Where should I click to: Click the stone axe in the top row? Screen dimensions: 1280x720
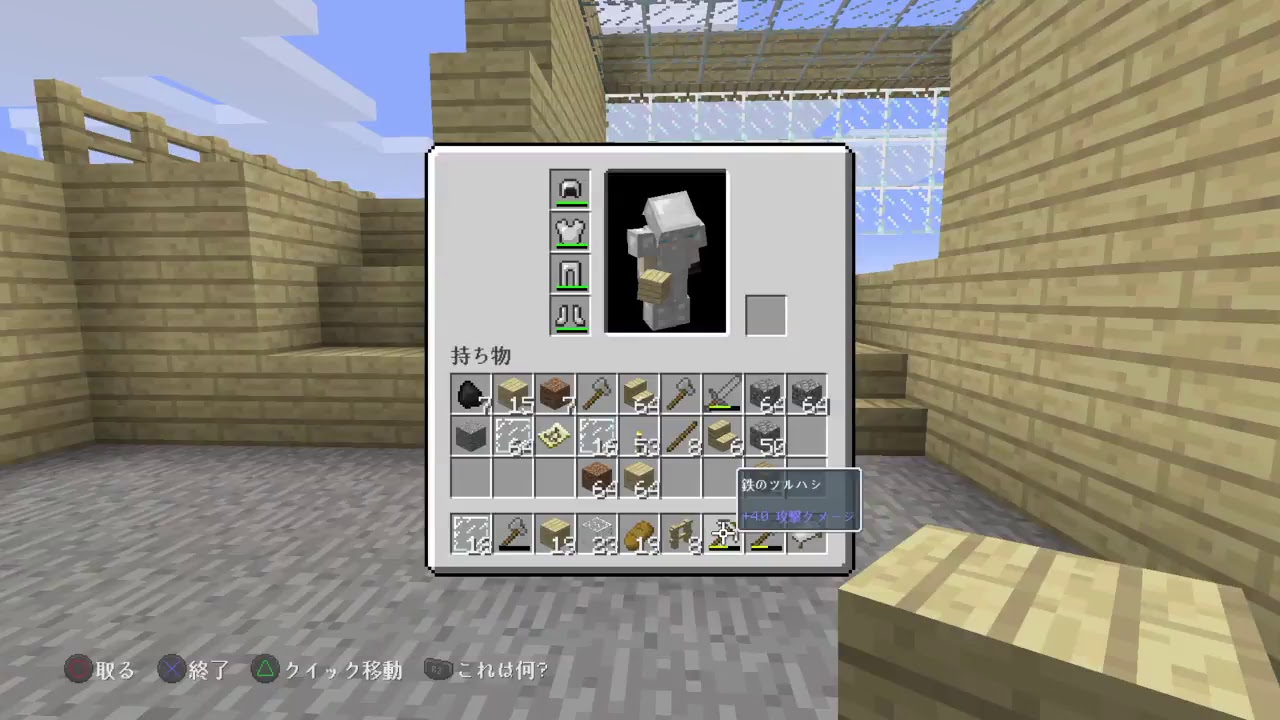coord(595,392)
